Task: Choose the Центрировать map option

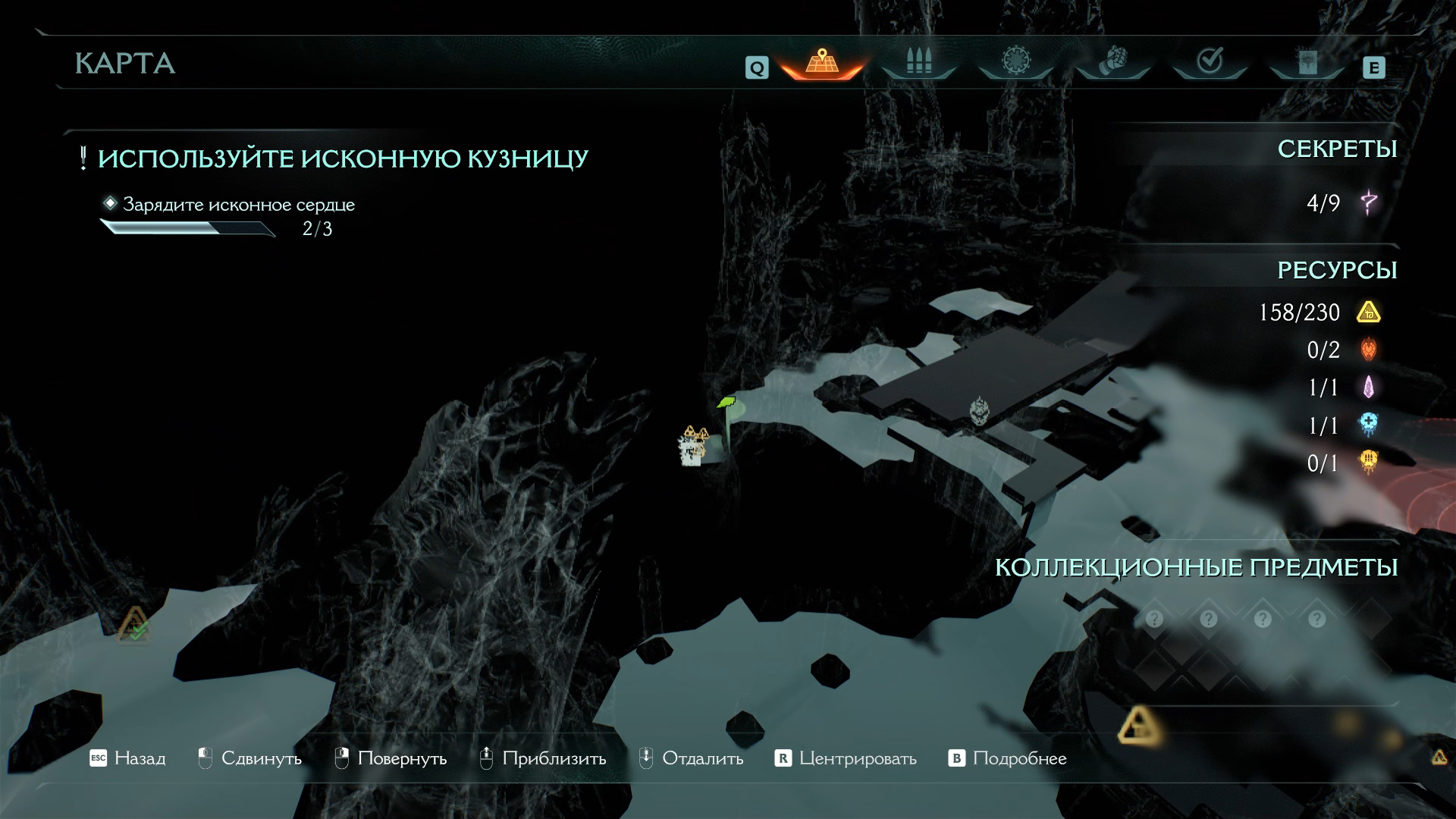Action: (846, 758)
